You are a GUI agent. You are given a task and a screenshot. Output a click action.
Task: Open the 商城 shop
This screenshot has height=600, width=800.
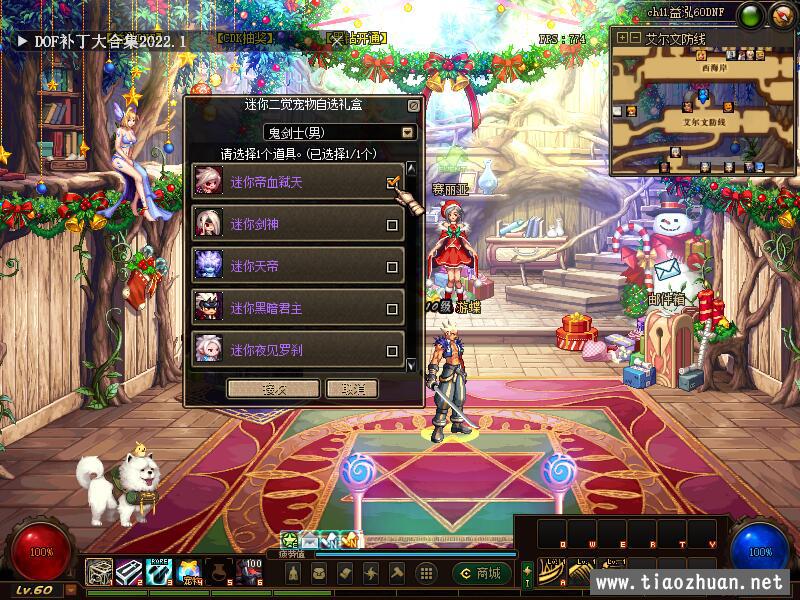(x=479, y=573)
